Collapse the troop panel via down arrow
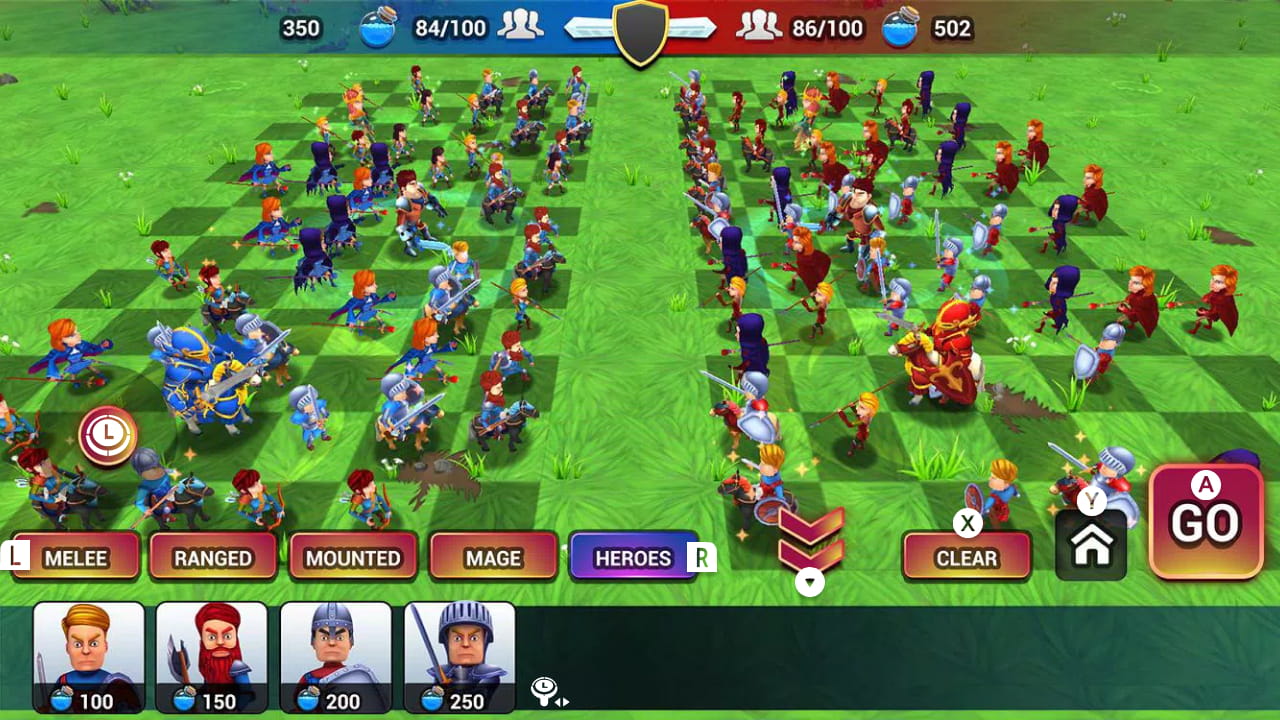The height and width of the screenshot is (720, 1280). tap(811, 579)
